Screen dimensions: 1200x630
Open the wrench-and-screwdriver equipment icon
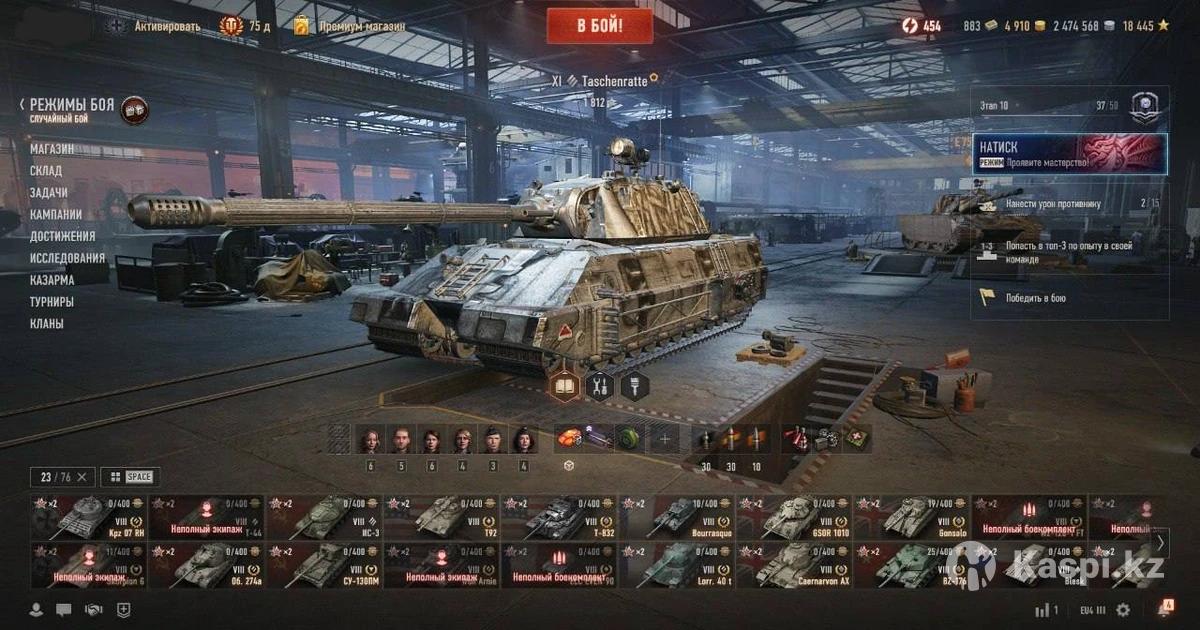[x=600, y=386]
